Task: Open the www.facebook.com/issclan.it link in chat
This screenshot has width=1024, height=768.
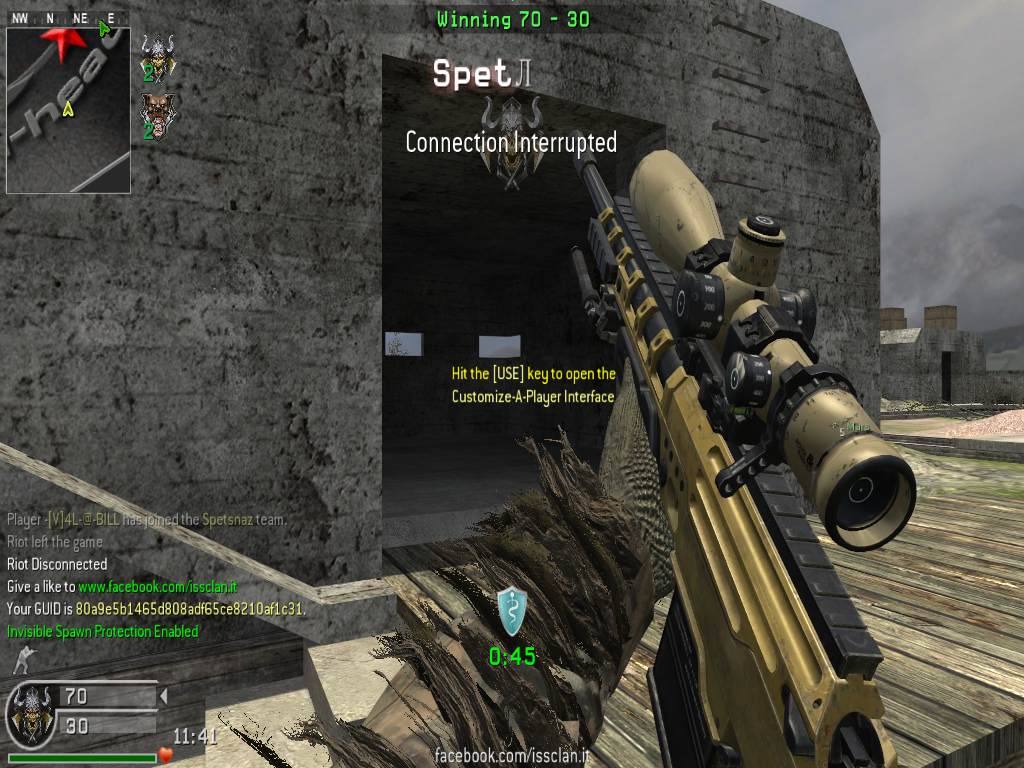Action: tap(157, 586)
